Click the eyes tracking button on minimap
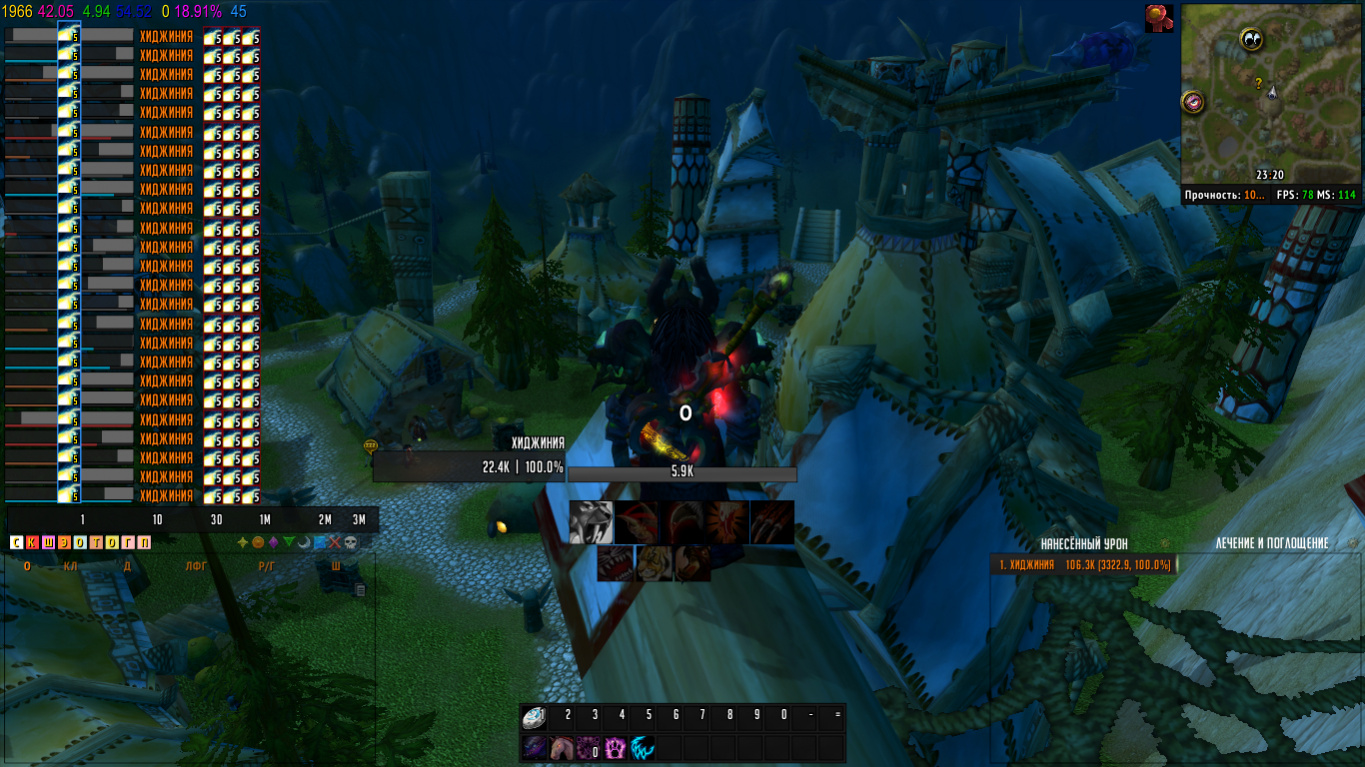The height and width of the screenshot is (767, 1365). coord(1251,39)
